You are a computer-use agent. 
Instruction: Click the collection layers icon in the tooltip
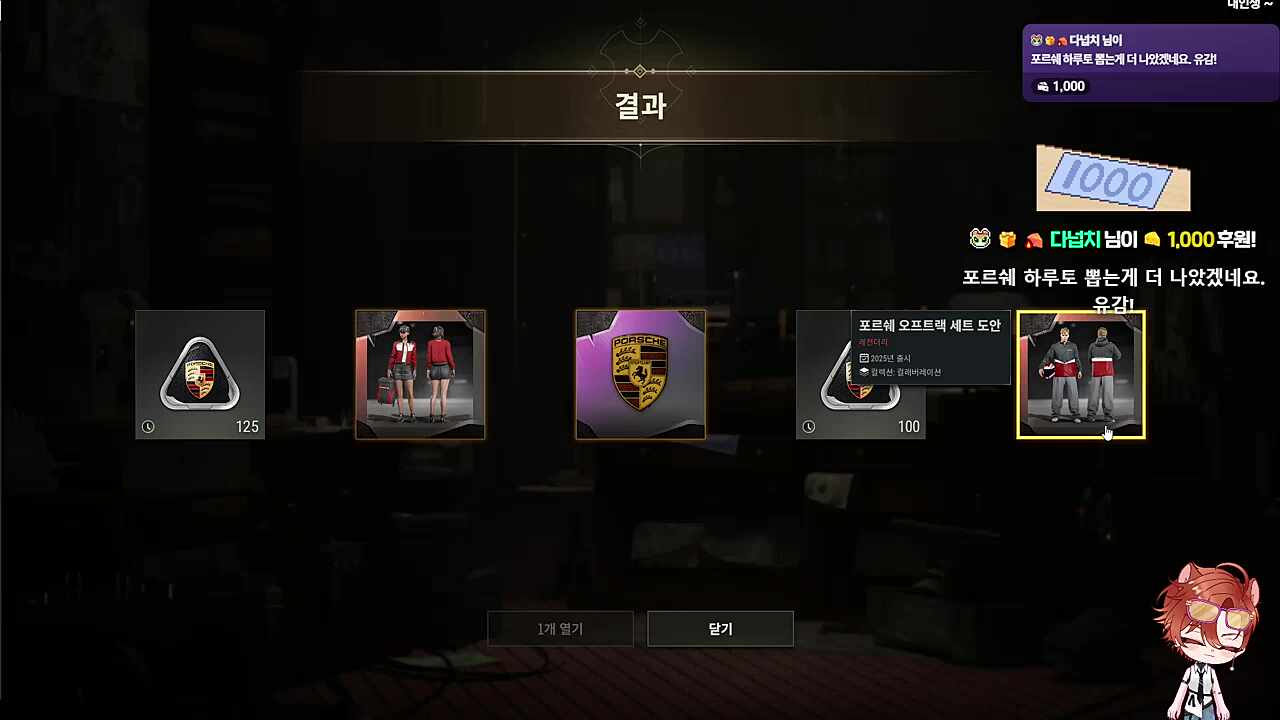[864, 371]
